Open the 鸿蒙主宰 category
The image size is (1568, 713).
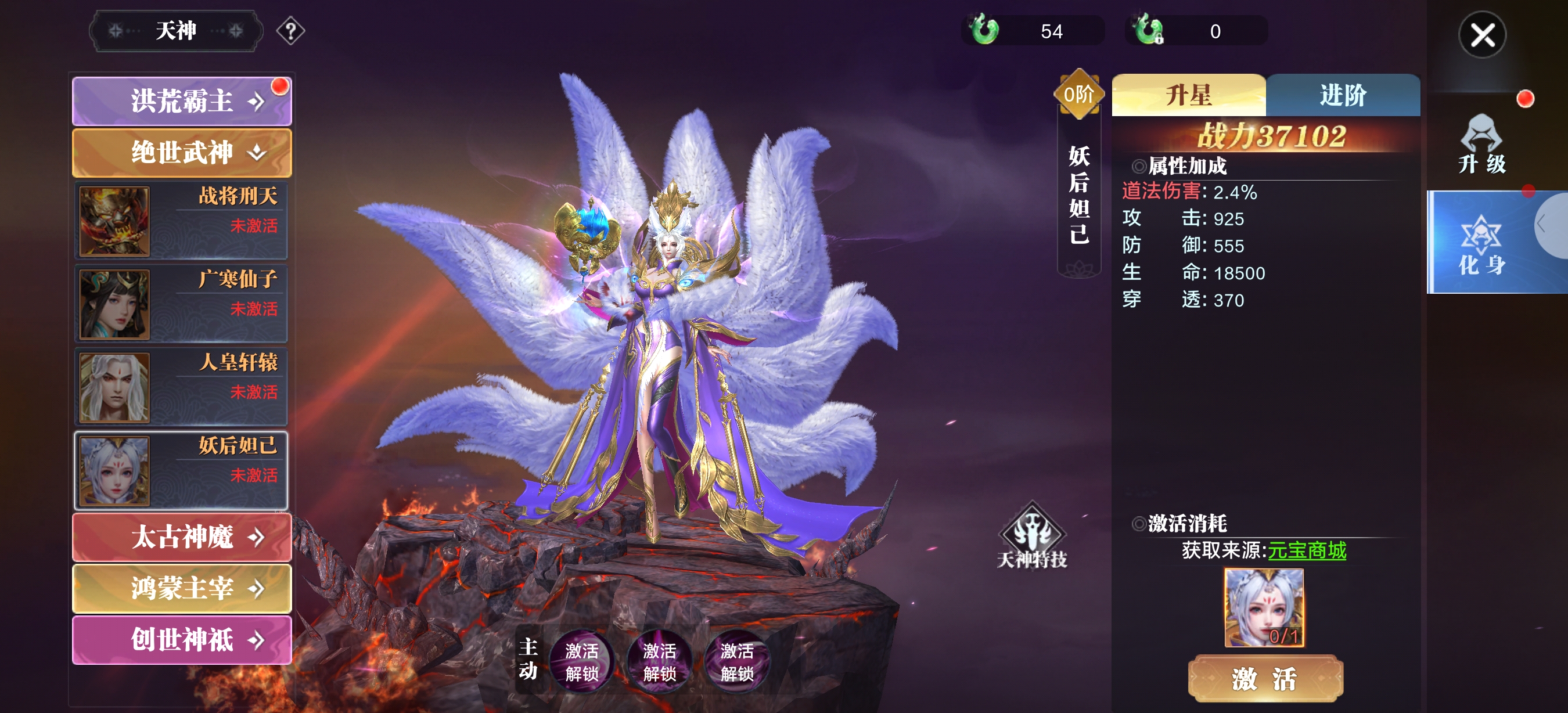(x=181, y=588)
